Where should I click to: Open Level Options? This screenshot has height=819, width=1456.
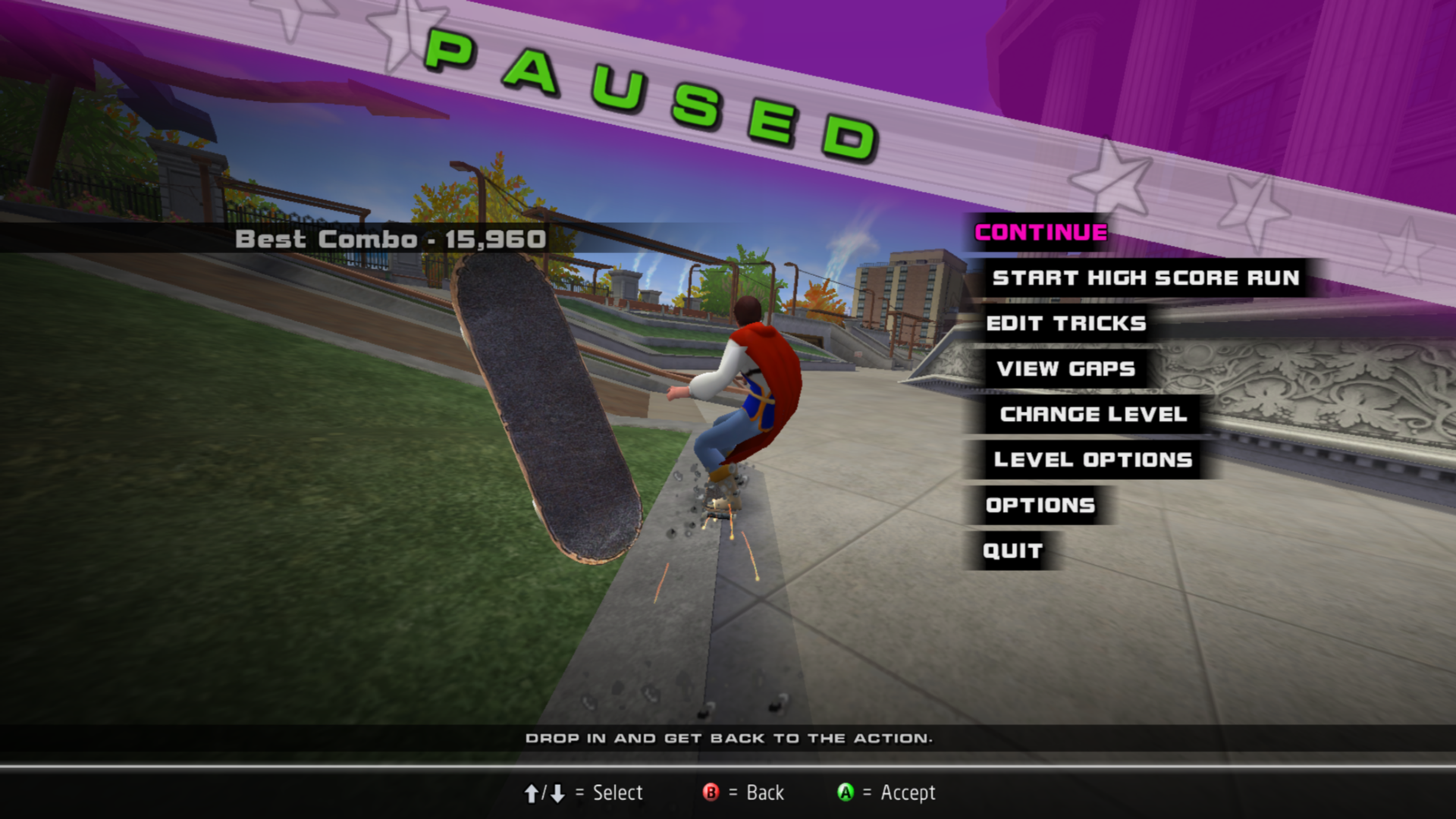[x=1093, y=460]
